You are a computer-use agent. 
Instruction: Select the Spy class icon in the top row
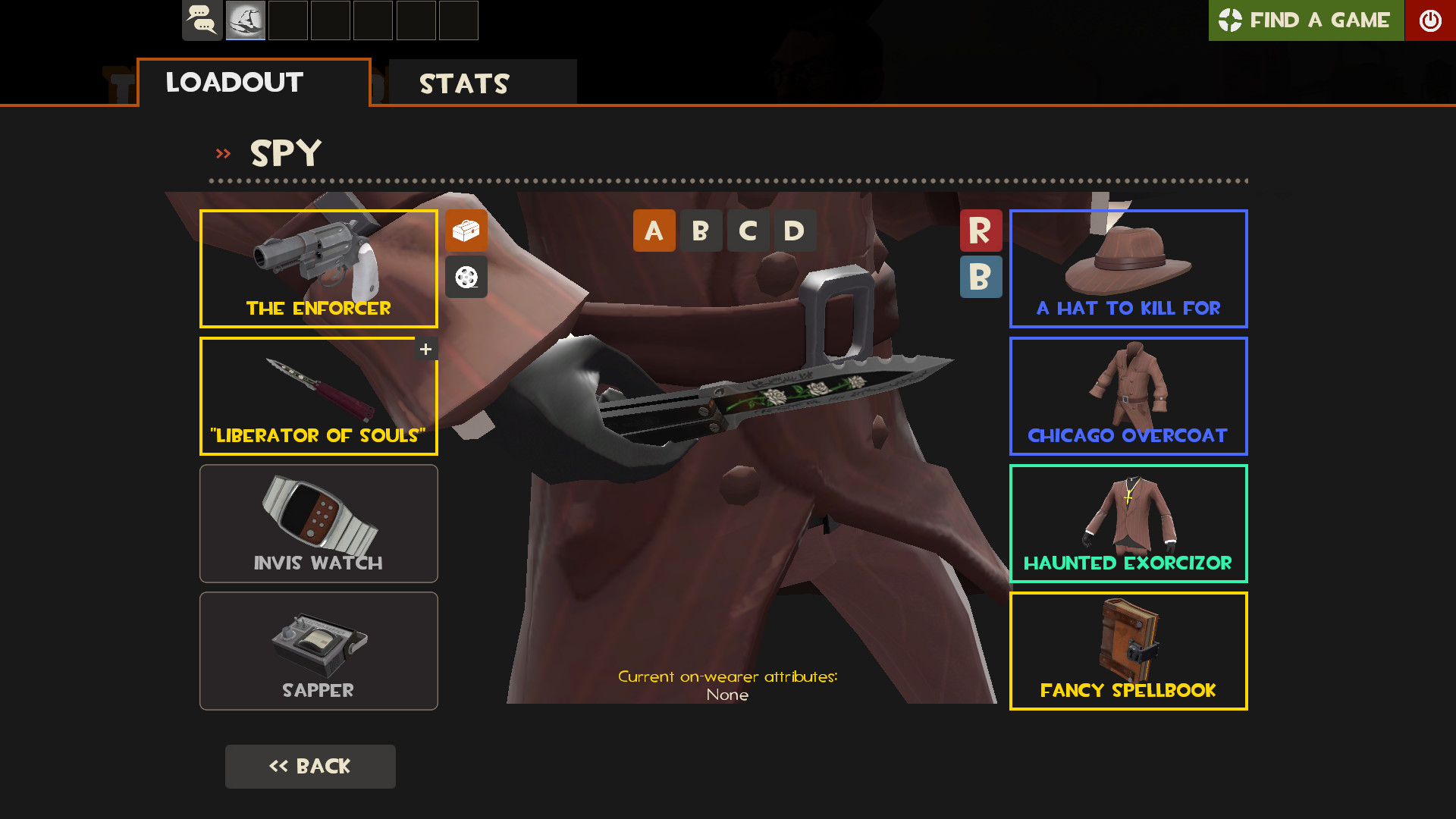245,20
